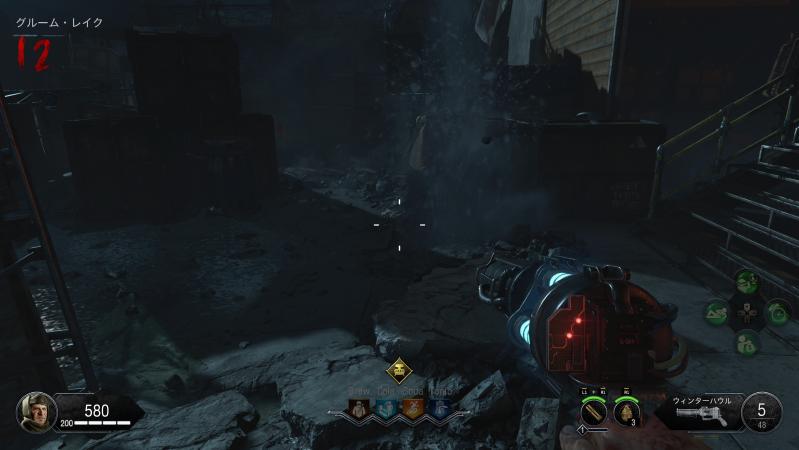Activate the special weapon circle icon
This screenshot has width=799, height=450.
point(593,412)
